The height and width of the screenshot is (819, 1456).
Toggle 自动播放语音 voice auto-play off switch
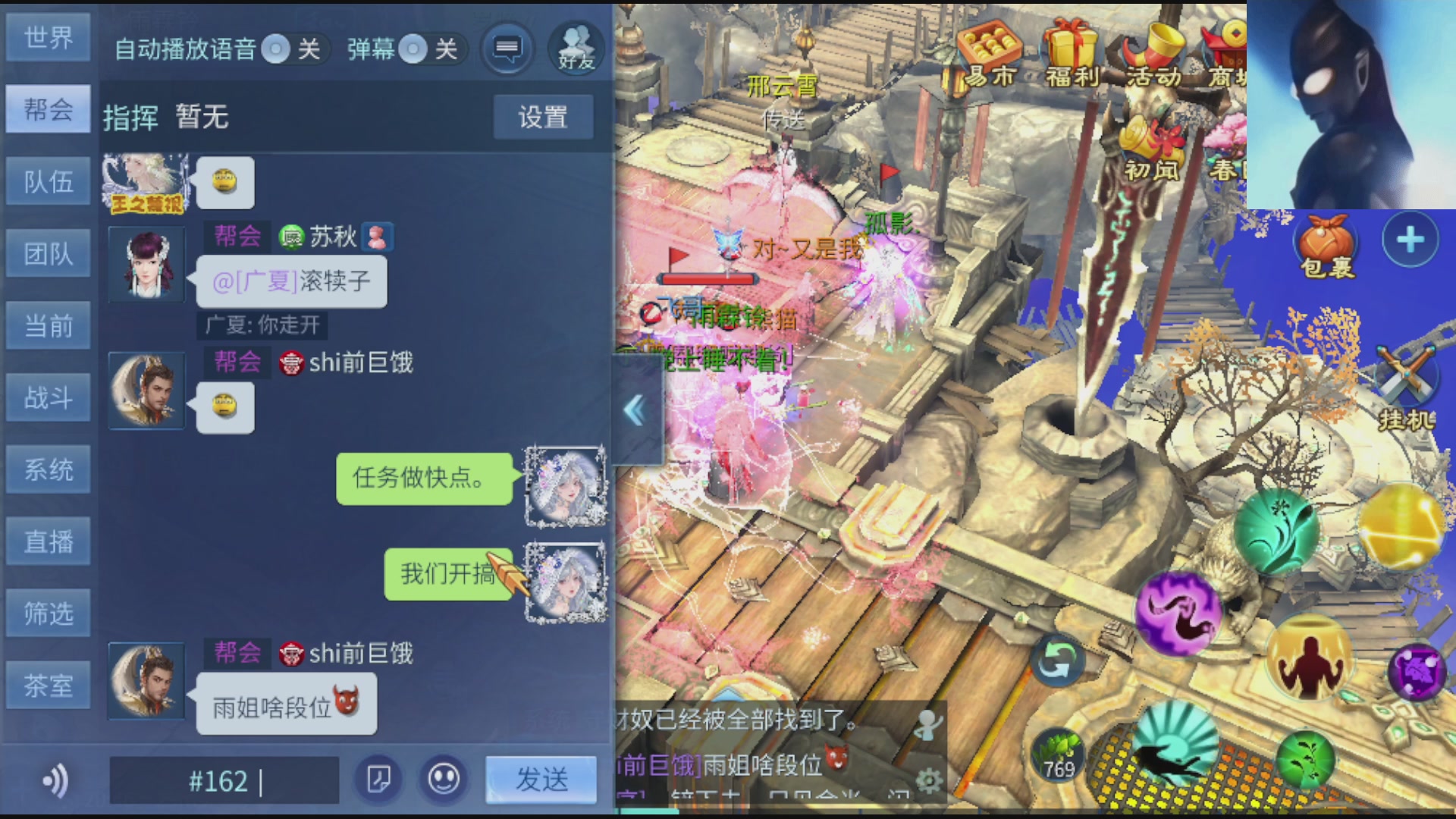coord(277,49)
